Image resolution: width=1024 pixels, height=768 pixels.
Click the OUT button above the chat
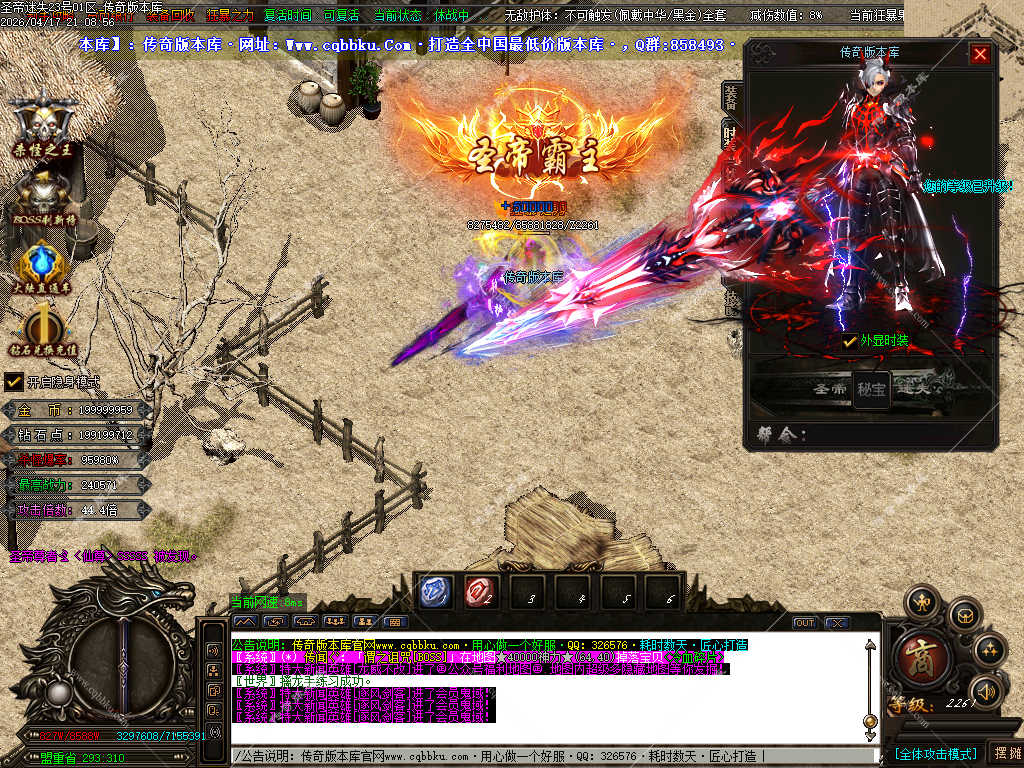coord(805,622)
